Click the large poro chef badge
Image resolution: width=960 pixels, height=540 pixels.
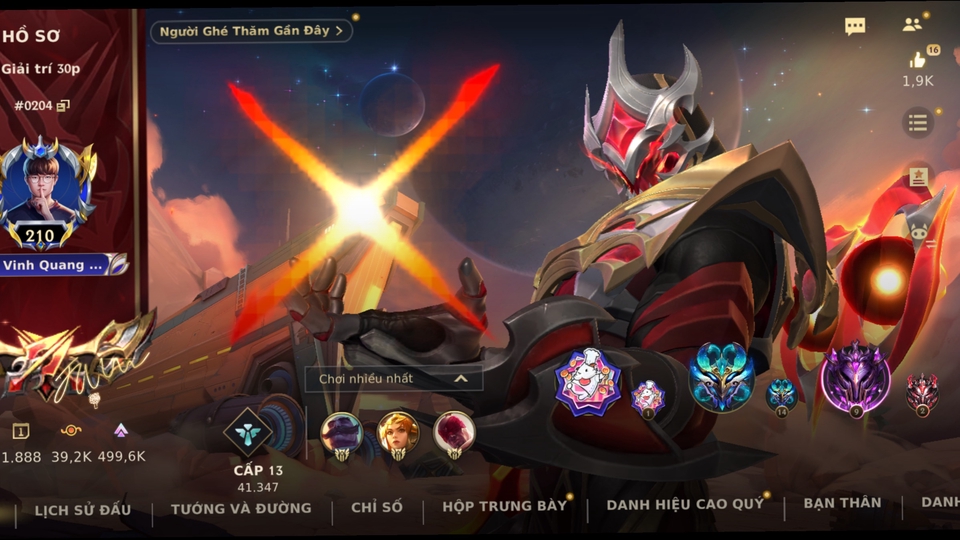[588, 381]
